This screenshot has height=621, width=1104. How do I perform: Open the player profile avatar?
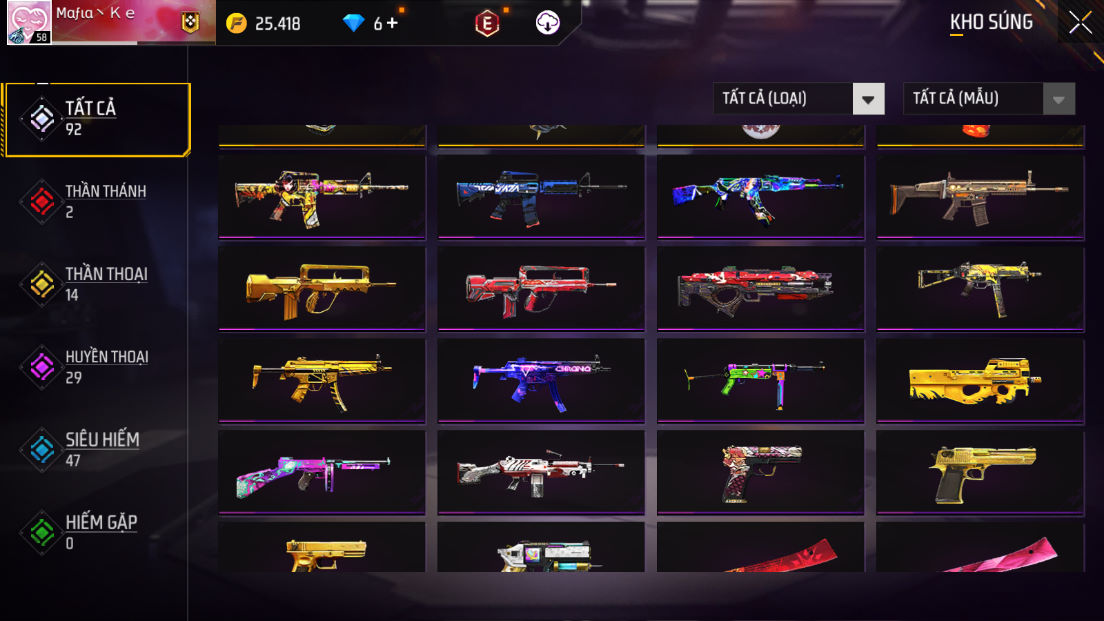pyautogui.click(x=29, y=23)
